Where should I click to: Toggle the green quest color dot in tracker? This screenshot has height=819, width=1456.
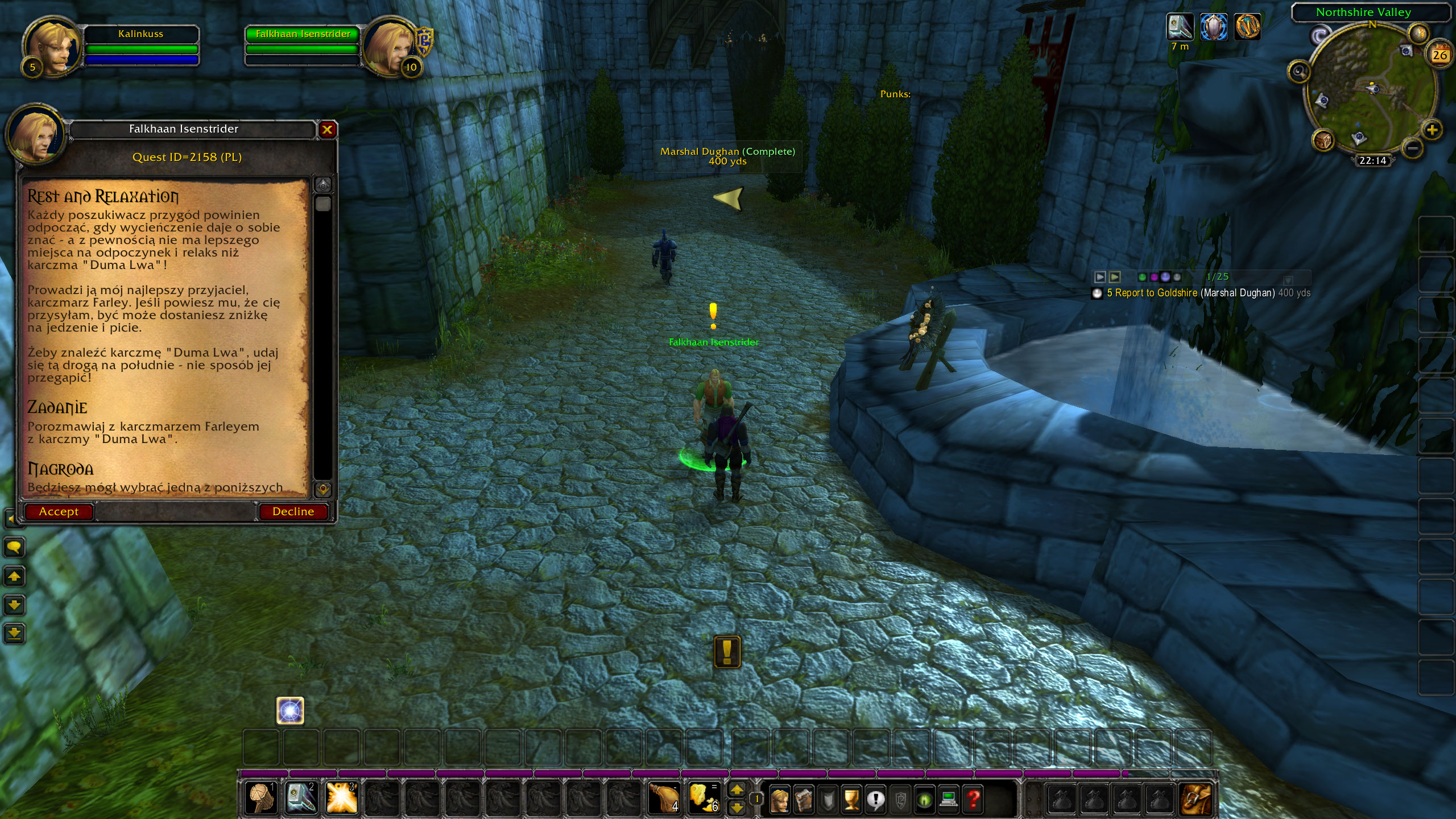coord(1142,278)
